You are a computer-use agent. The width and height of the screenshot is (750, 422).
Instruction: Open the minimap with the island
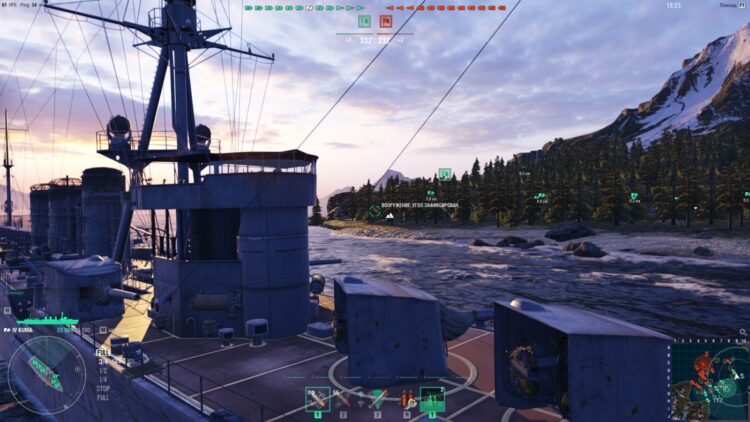[x=709, y=379]
